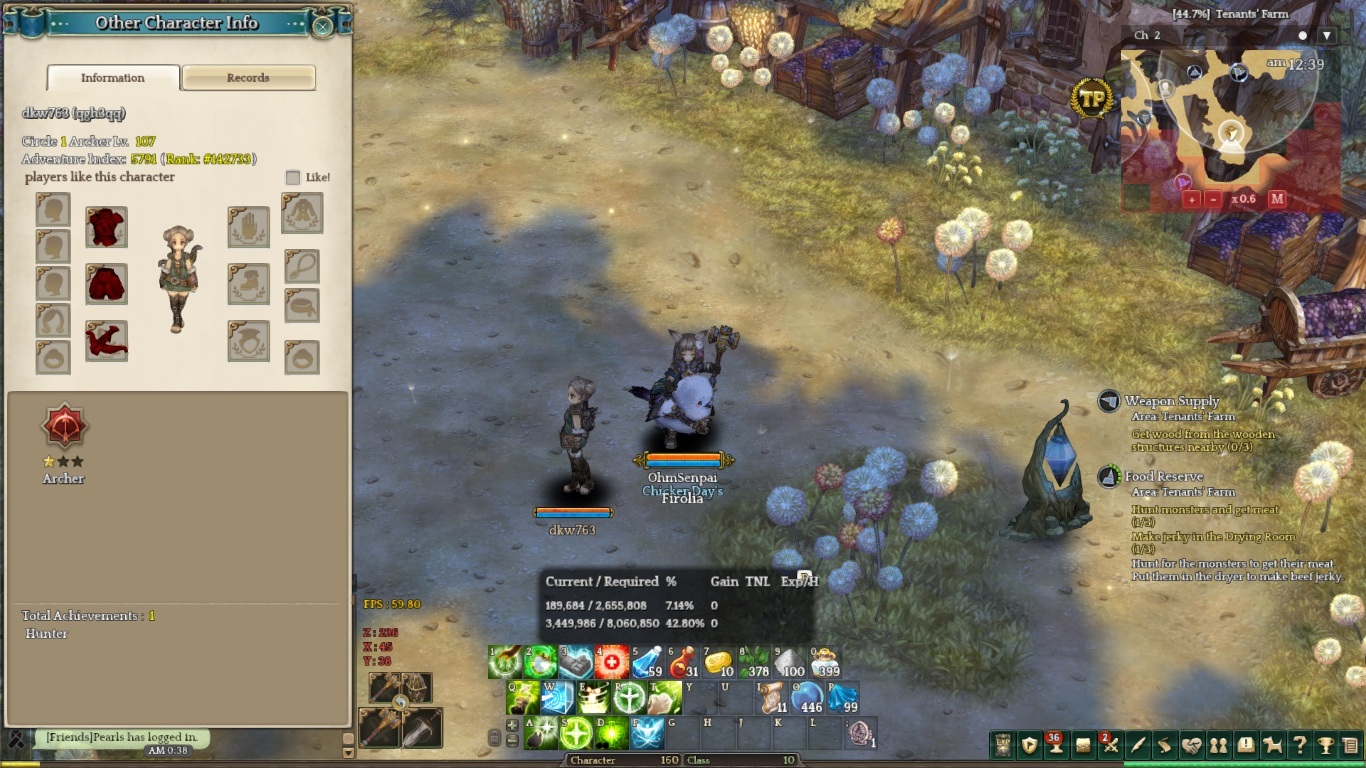1366x768 pixels.
Task: Click the gold TP shop badge
Action: coord(1093,99)
